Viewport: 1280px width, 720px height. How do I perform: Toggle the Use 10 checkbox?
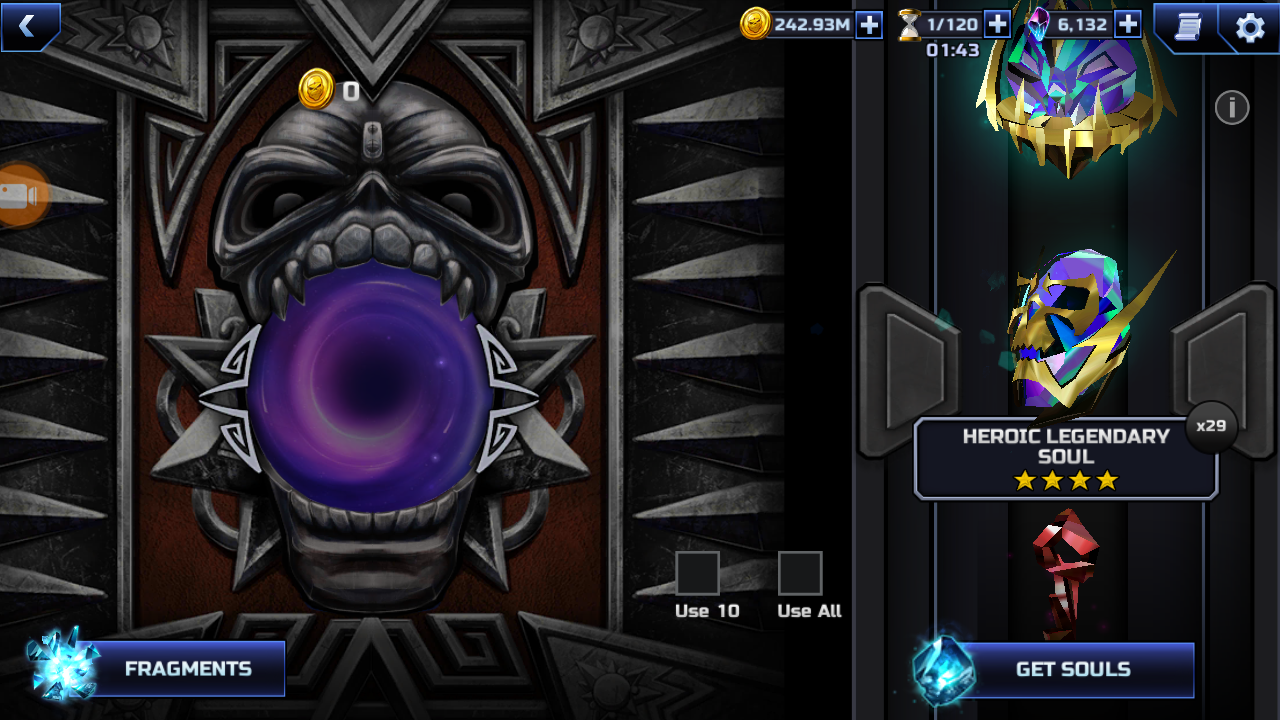tap(697, 574)
